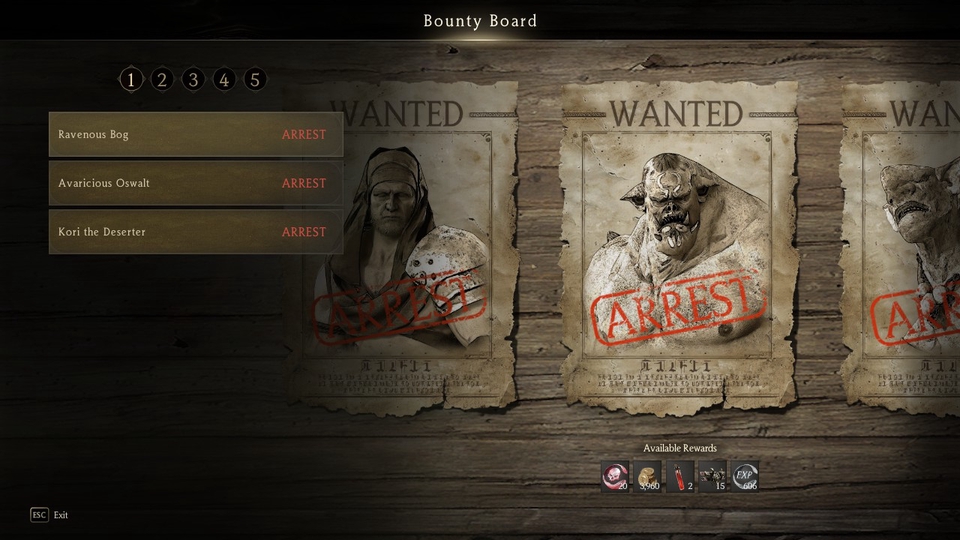Viewport: 960px width, 540px height.
Task: Pick the Kori the Deserter bounty
Action: point(195,232)
